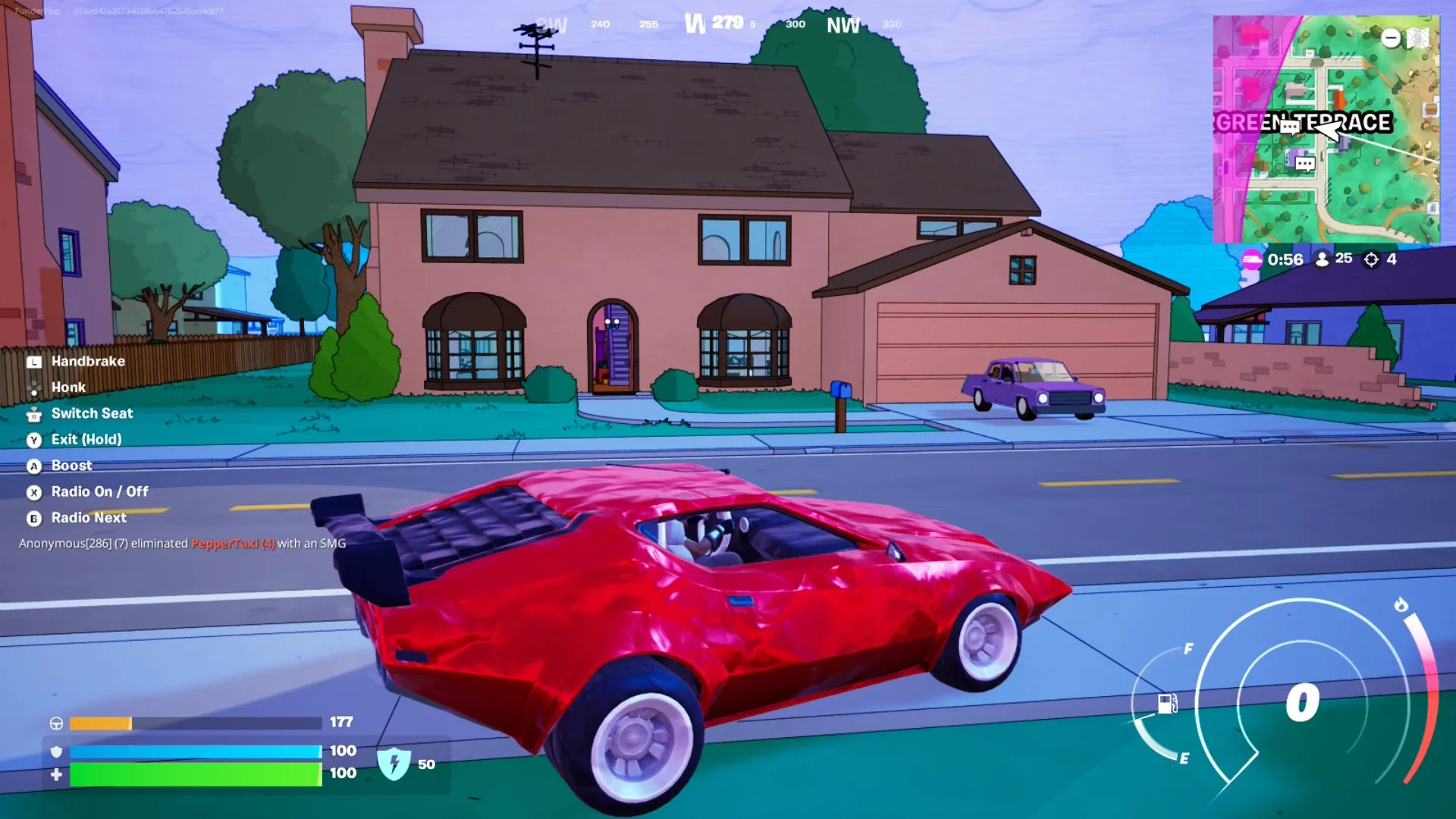Select the speech bubble marker beside the purple-roofed house
Viewport: 1456px width, 819px height.
1305,163
